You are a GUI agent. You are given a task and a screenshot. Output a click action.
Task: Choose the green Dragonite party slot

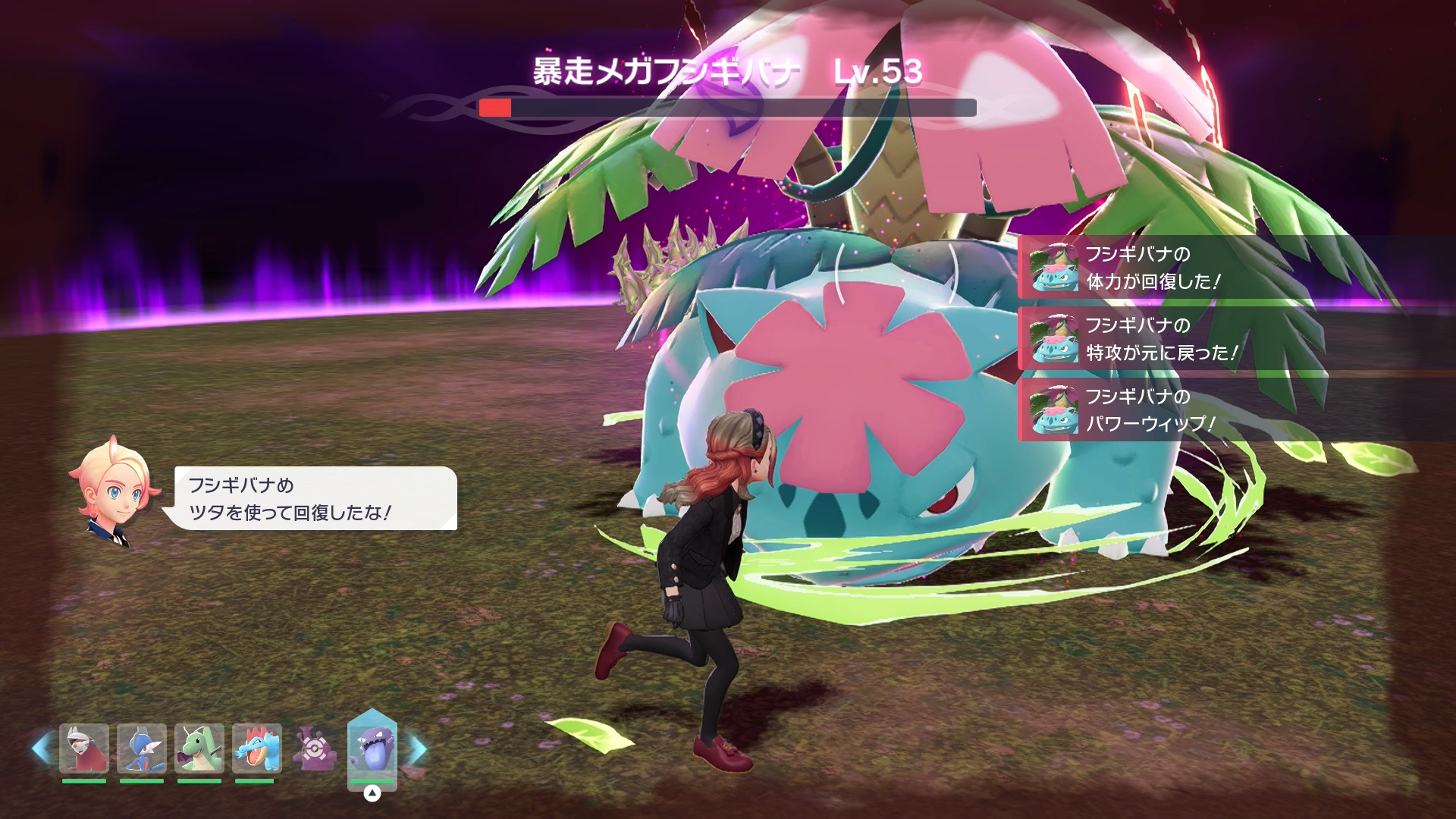click(x=199, y=748)
